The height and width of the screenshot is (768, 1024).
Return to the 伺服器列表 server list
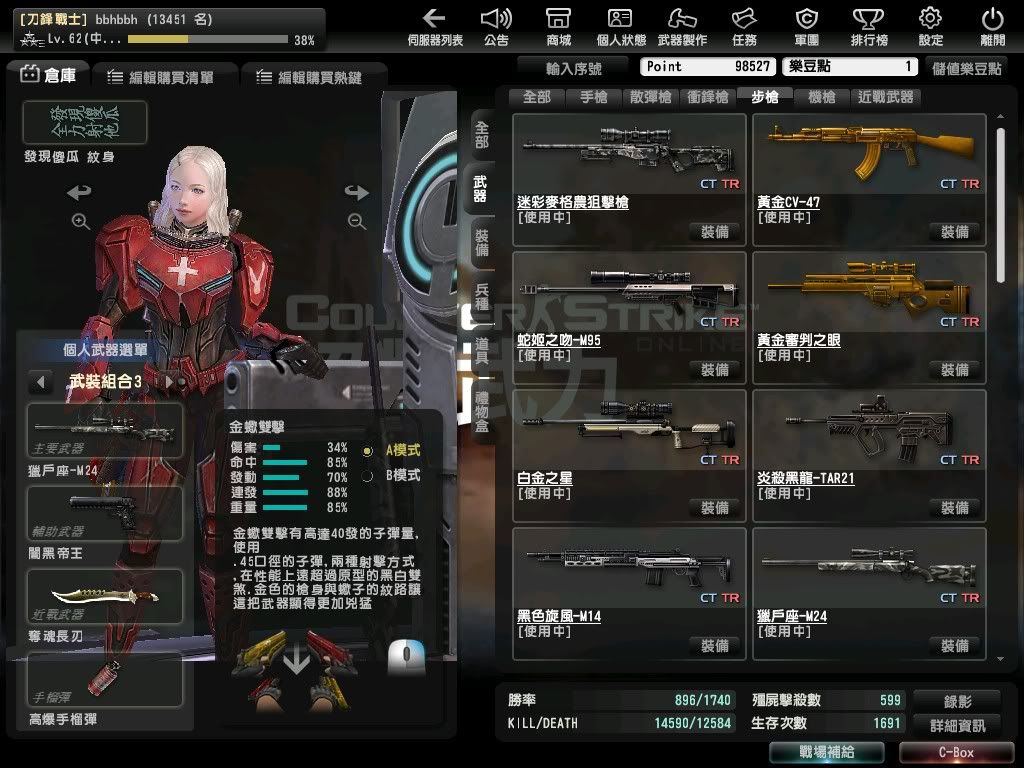point(434,26)
